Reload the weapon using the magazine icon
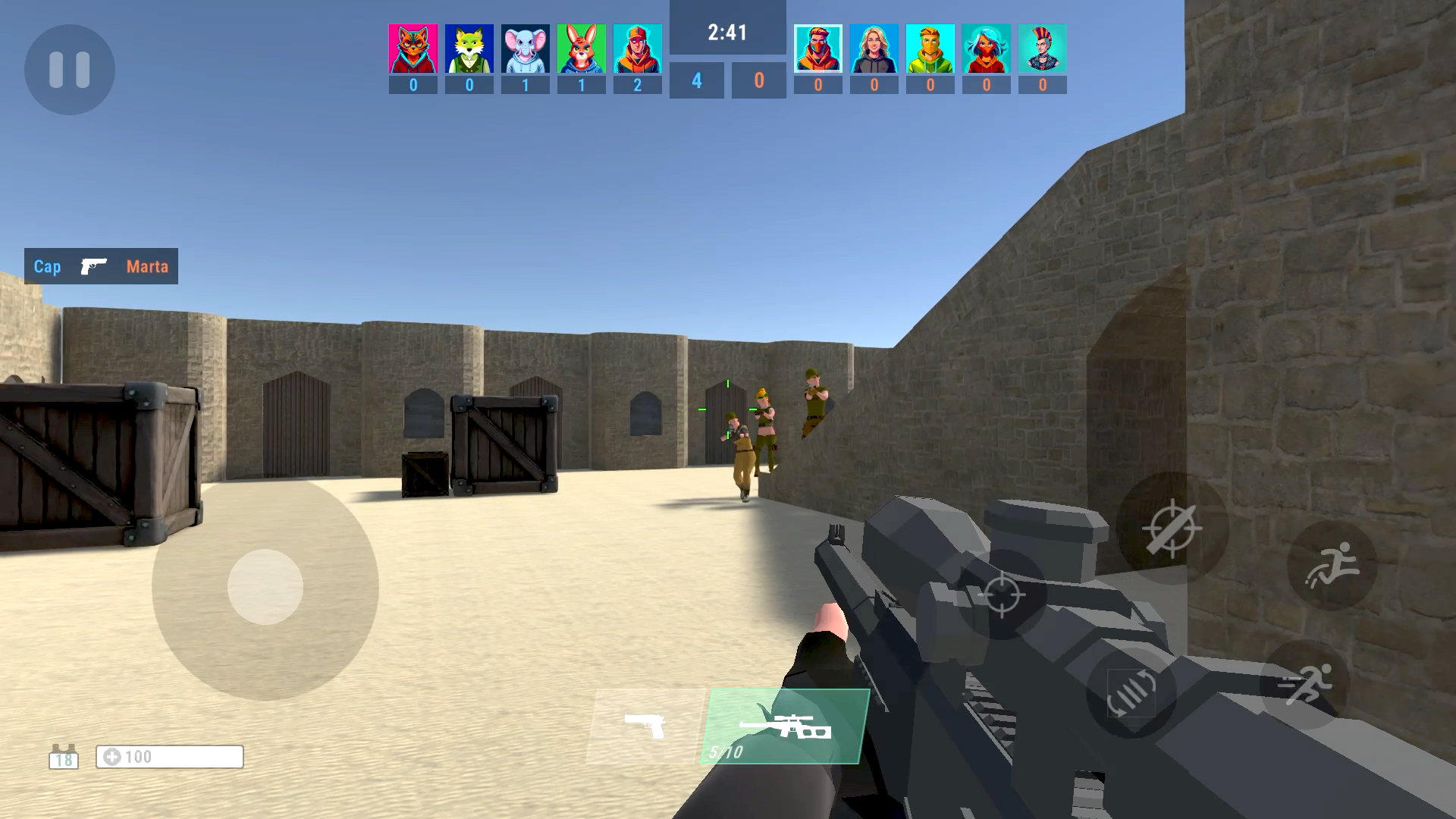This screenshot has height=819, width=1456. click(1132, 692)
